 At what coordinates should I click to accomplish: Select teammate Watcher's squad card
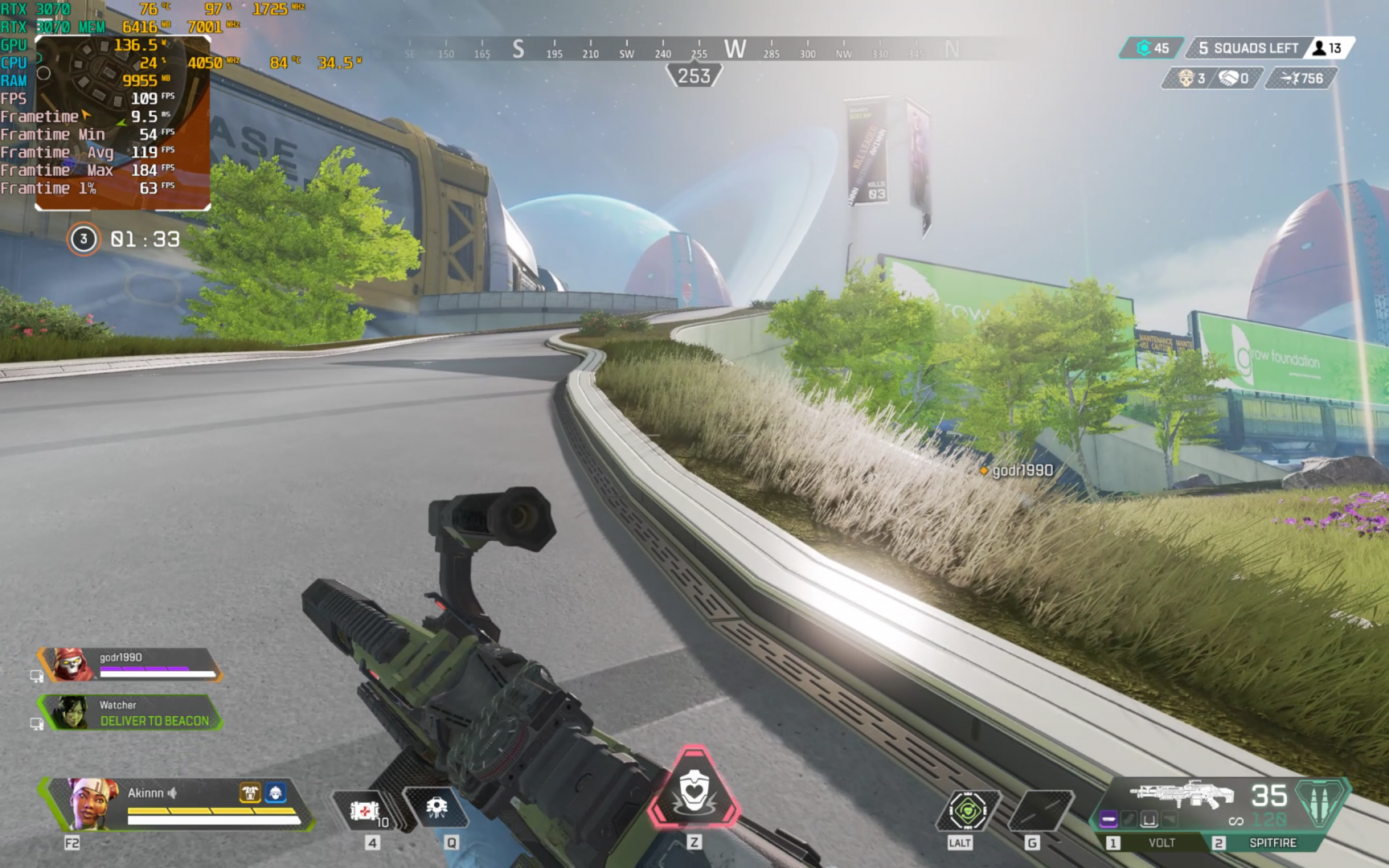pos(133,713)
